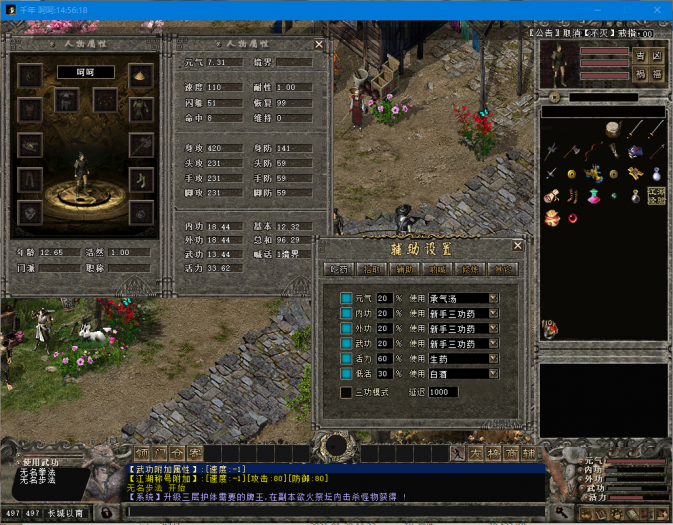Click the 祸福 button

[647, 74]
